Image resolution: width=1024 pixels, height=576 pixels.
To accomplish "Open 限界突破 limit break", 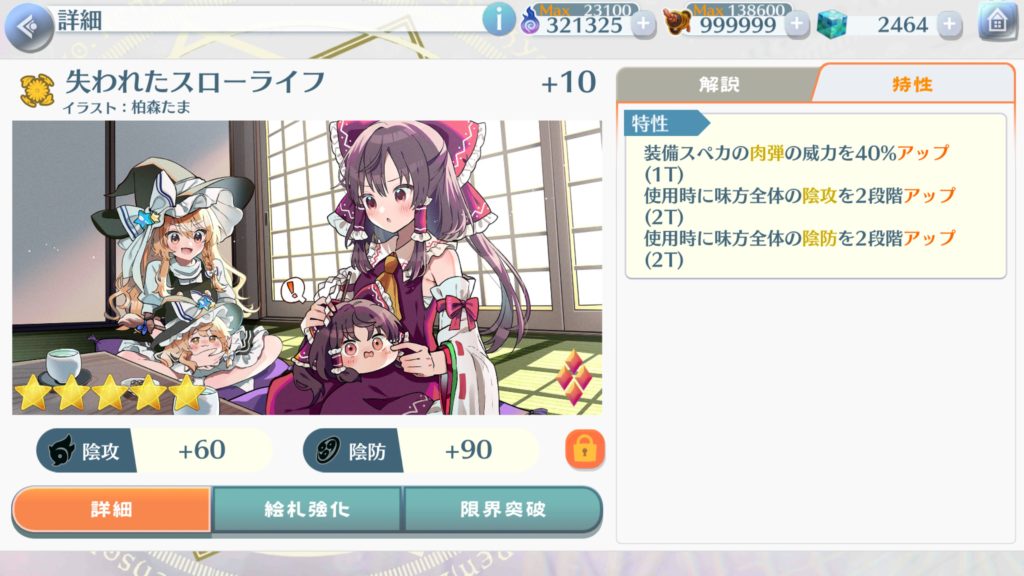I will click(503, 509).
